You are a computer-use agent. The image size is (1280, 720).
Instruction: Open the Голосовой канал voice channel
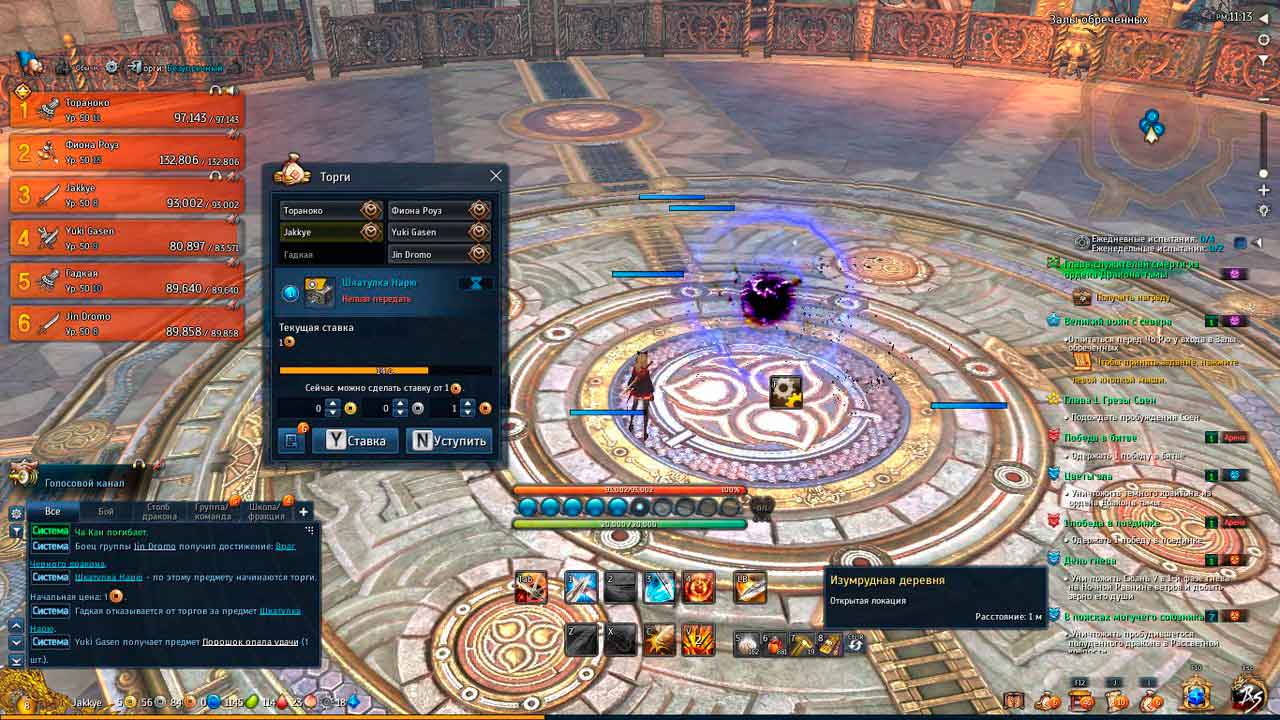[x=84, y=483]
